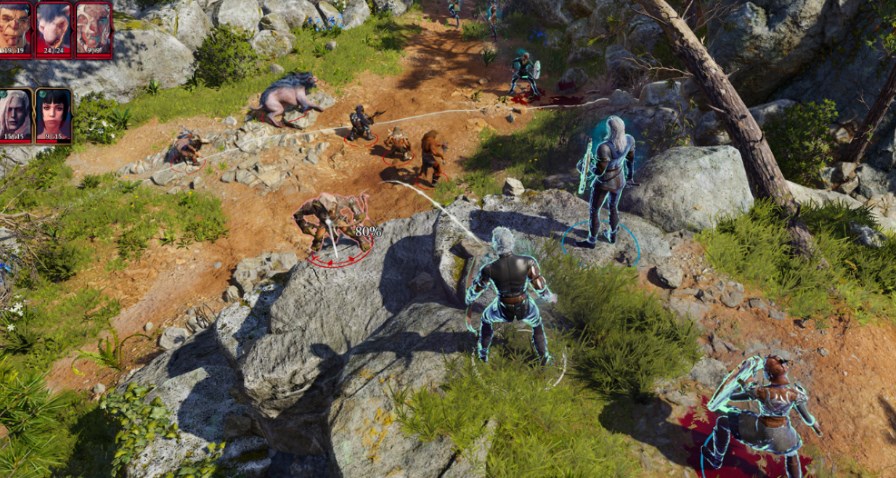The width and height of the screenshot is (896, 478).
Task: Click the hyena-faced enemy turn portrait
Action: click(x=54, y=25)
